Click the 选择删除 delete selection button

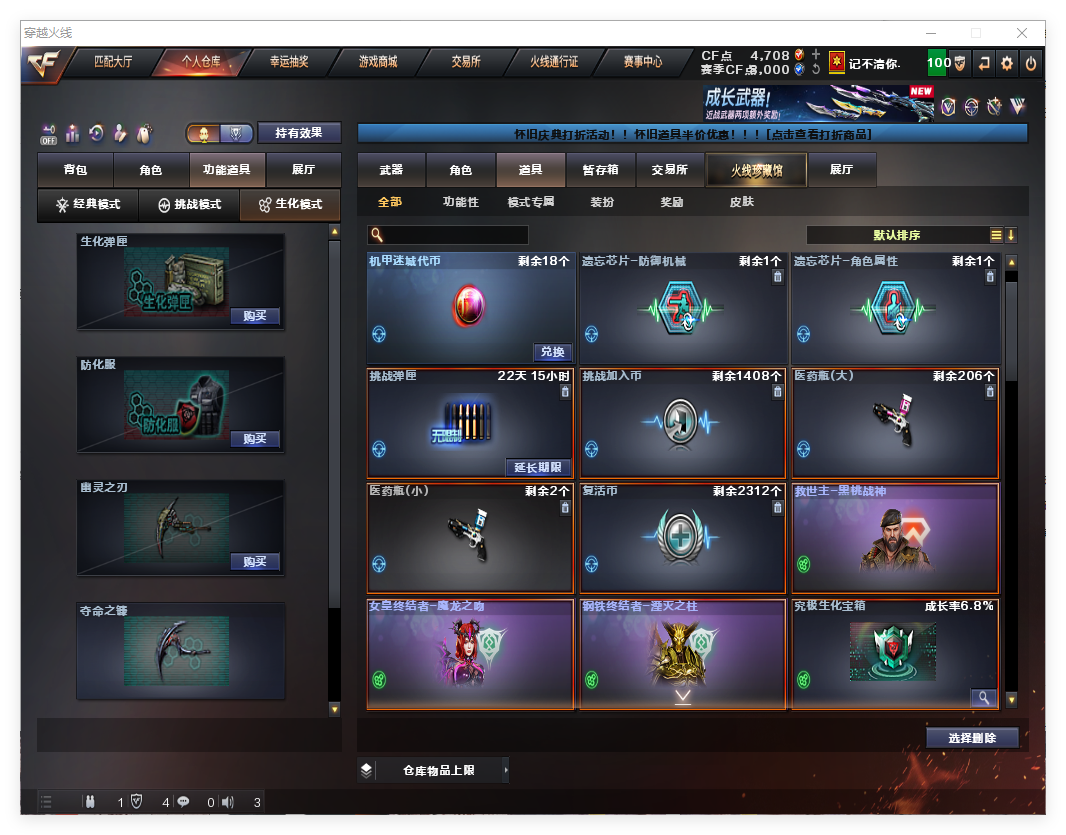971,738
